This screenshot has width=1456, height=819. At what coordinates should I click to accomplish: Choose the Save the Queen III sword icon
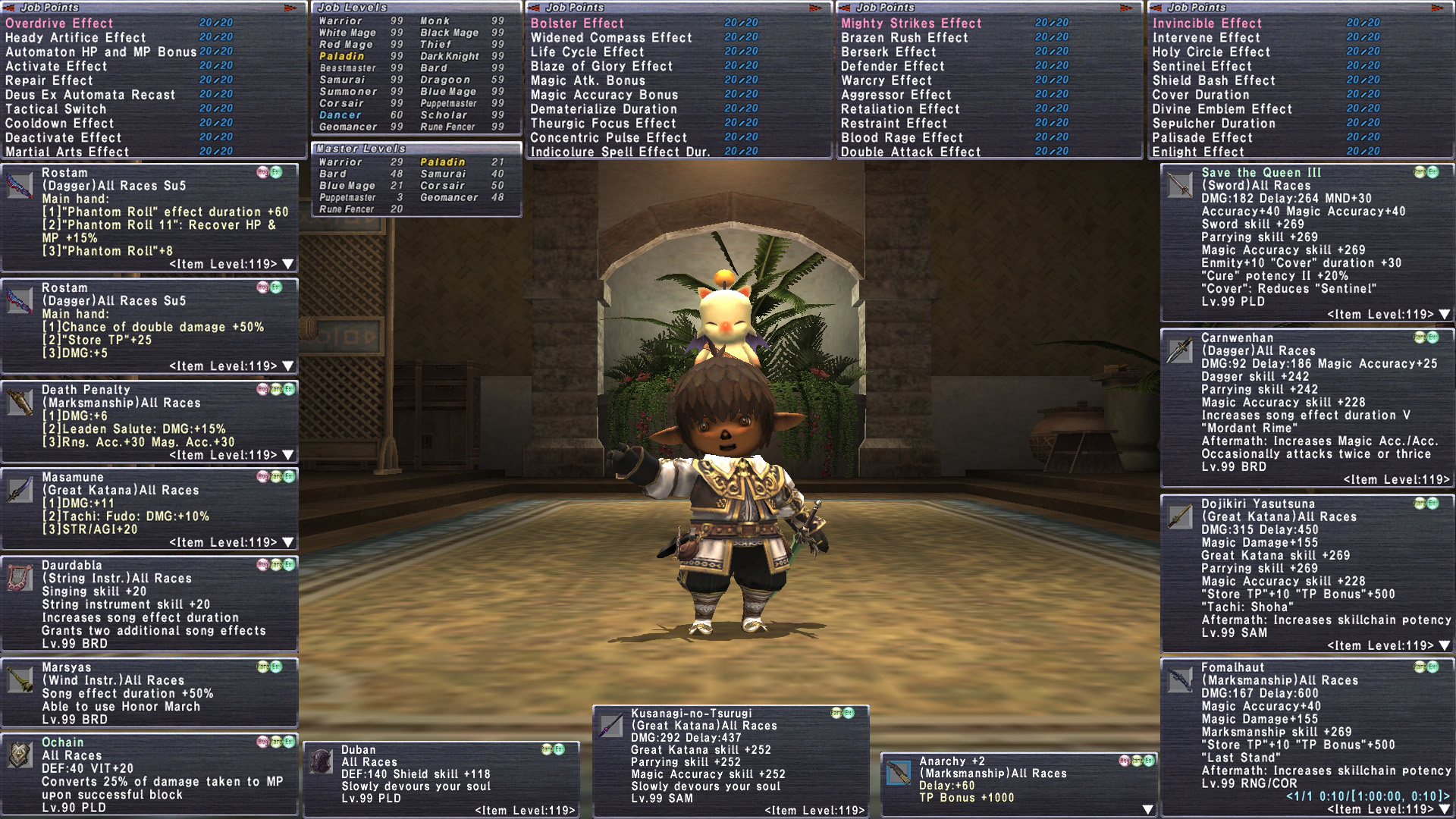(1179, 185)
